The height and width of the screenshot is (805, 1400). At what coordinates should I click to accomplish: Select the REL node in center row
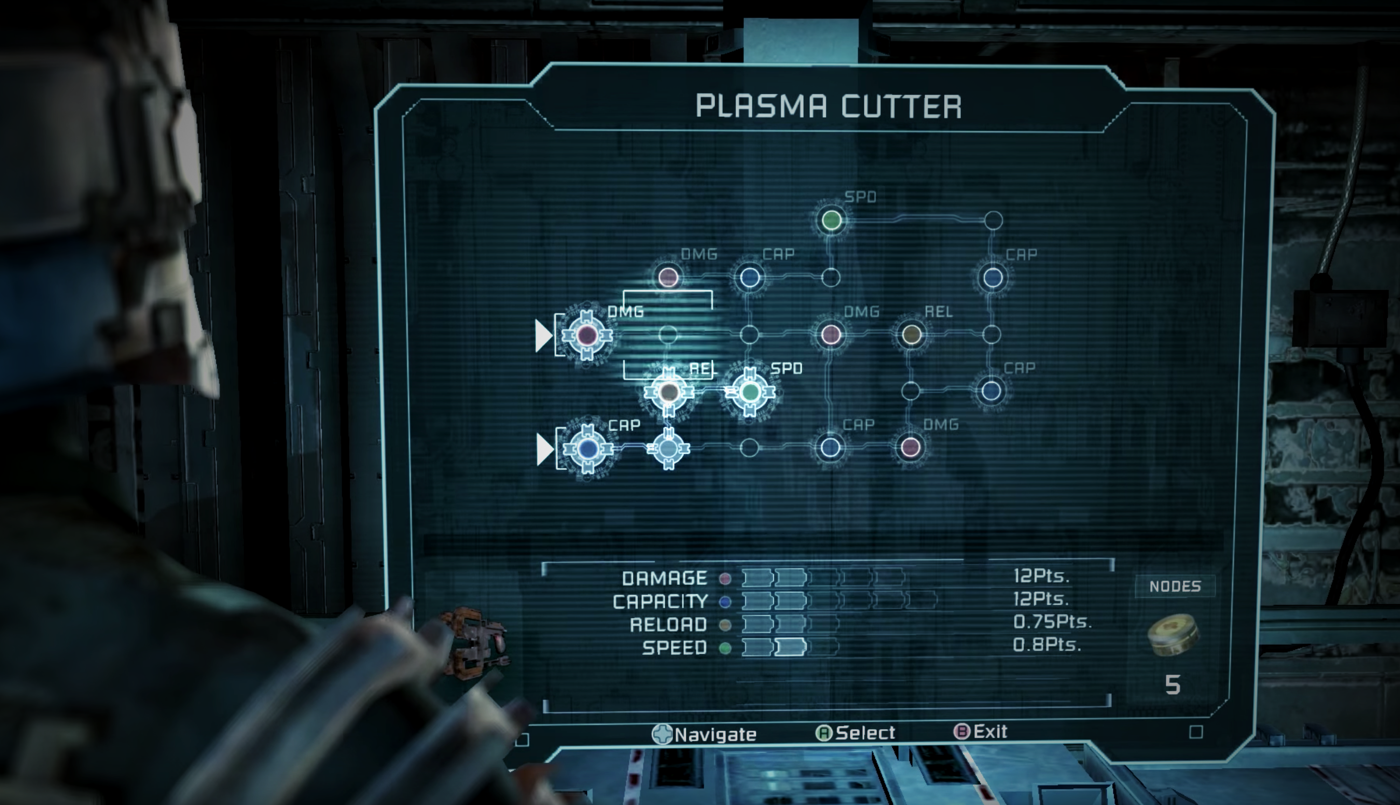pos(668,392)
